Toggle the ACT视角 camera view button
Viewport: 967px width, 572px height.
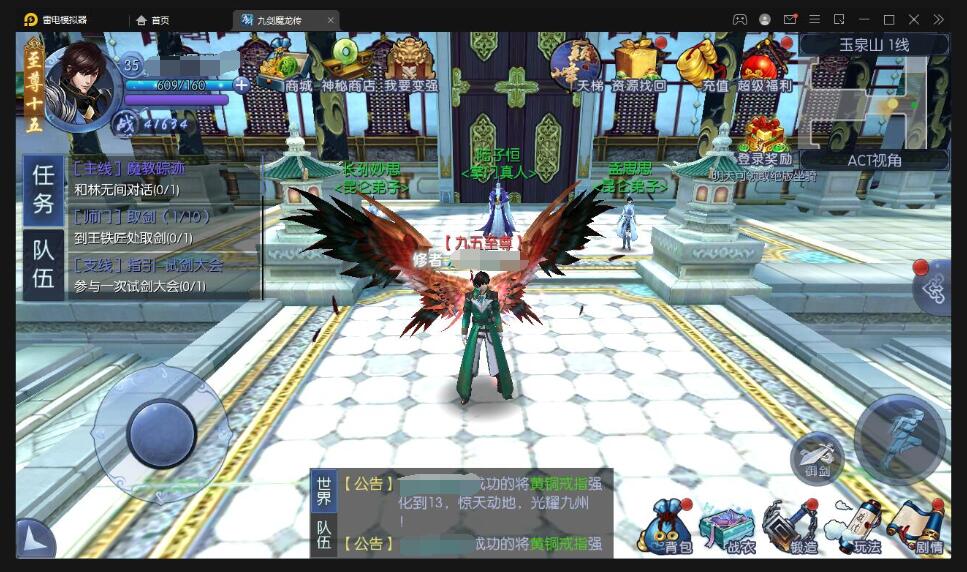(x=873, y=160)
